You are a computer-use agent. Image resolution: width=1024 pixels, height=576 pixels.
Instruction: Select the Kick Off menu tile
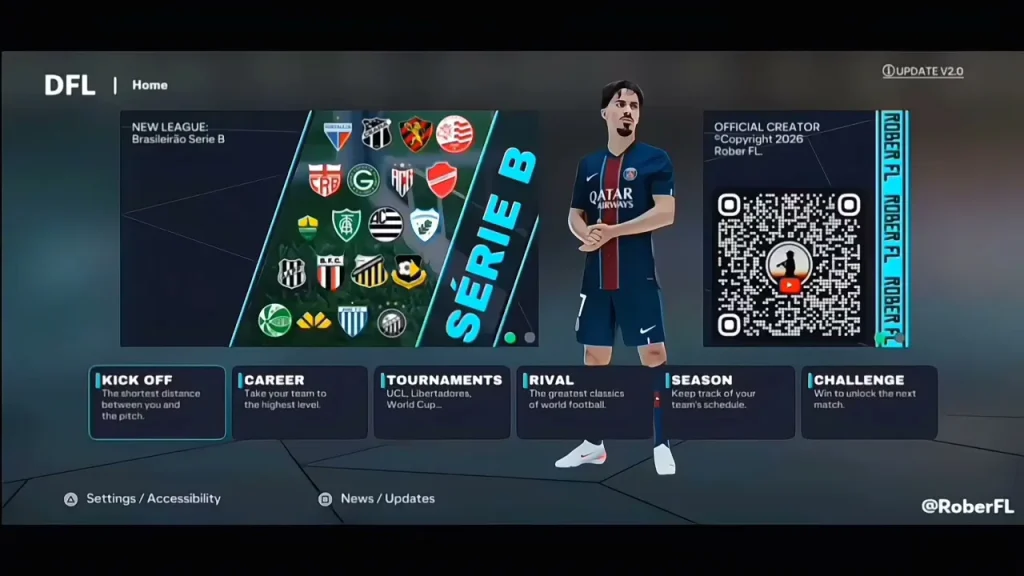pyautogui.click(x=157, y=402)
